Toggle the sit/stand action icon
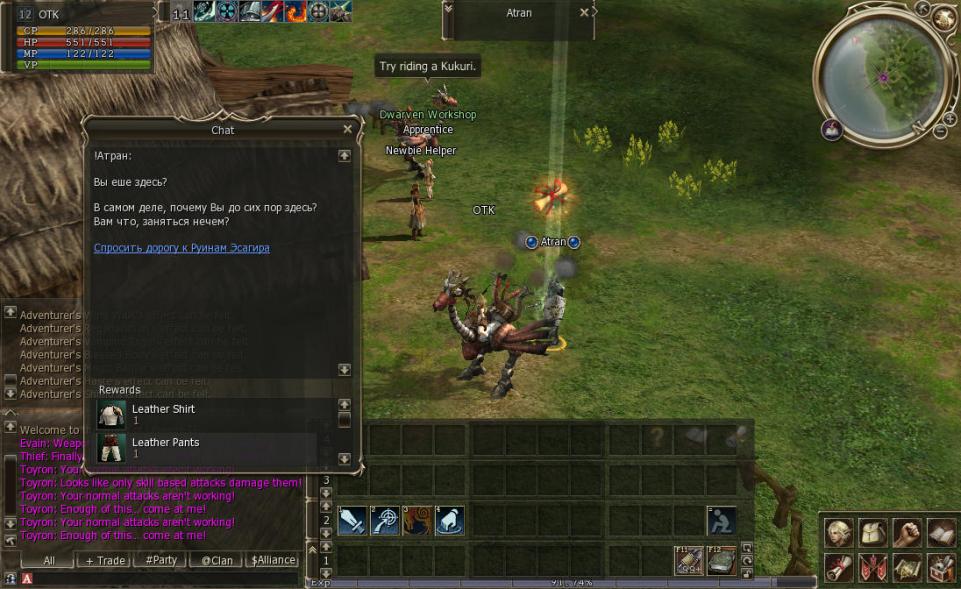Screen dimensions: 961x589 pos(721,521)
